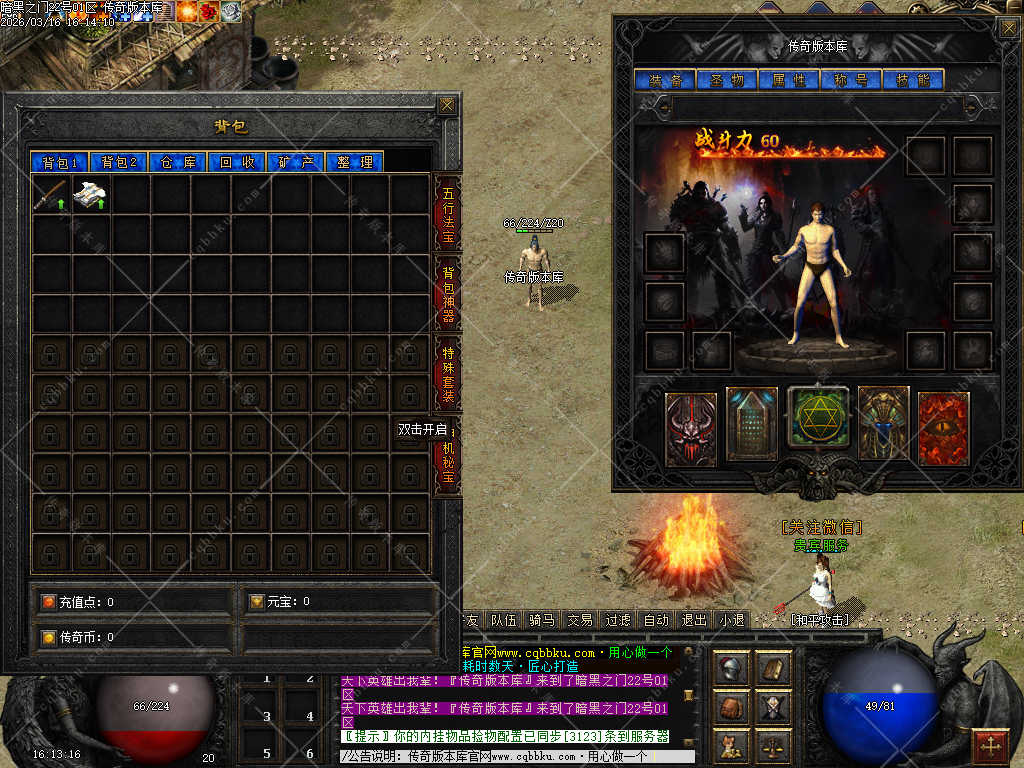Switch to the 背包2 tab
The height and width of the screenshot is (768, 1024).
(x=118, y=162)
